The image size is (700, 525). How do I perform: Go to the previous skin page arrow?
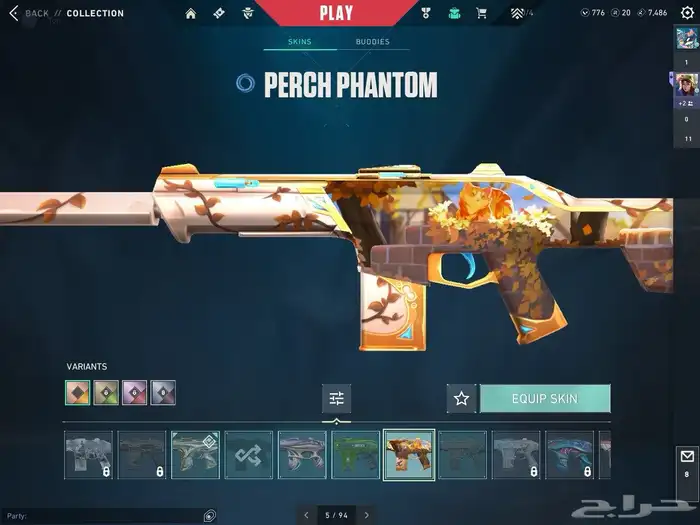306,515
